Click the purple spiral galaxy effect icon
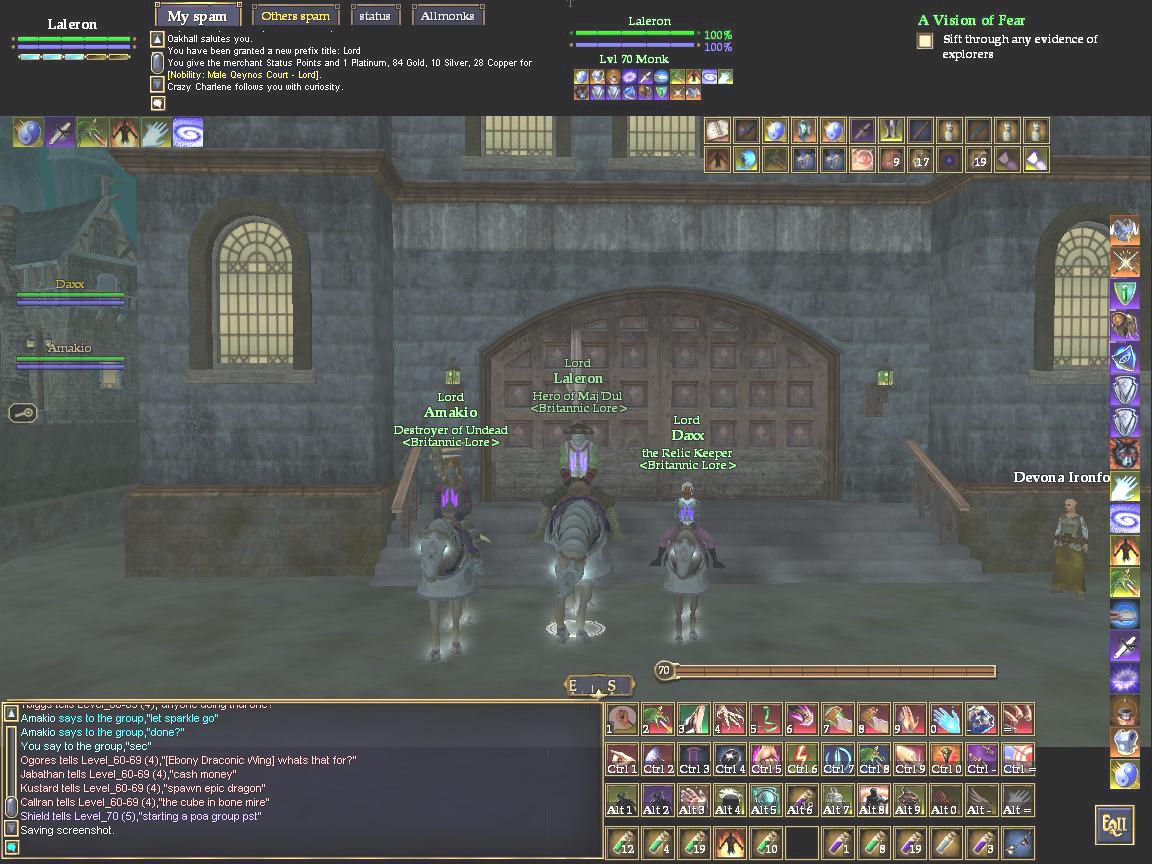 coord(188,132)
